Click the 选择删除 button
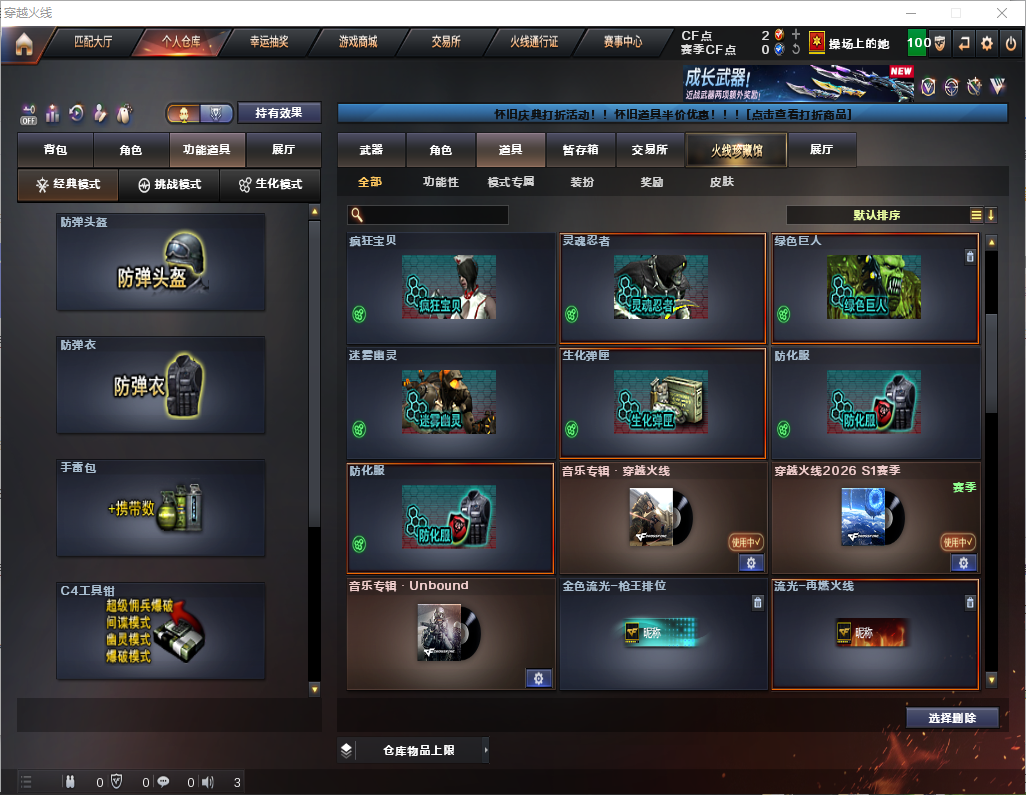 coord(952,718)
